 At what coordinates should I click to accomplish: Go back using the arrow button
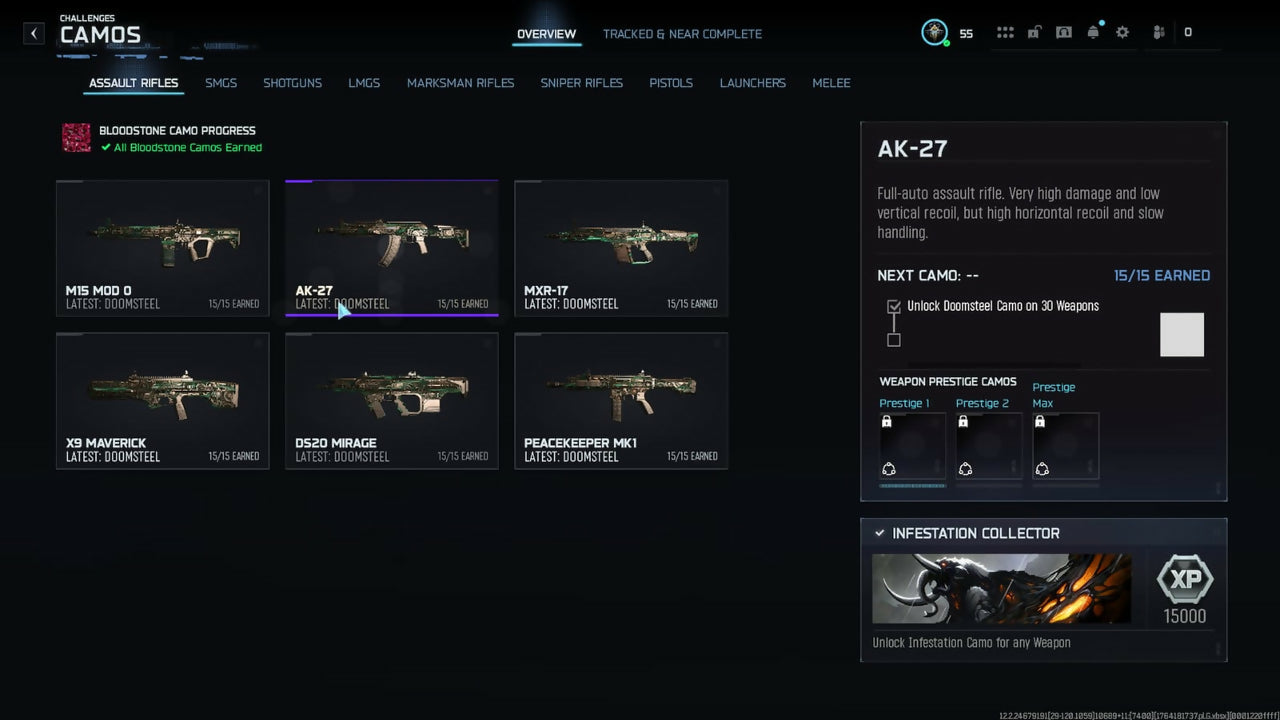pyautogui.click(x=34, y=33)
